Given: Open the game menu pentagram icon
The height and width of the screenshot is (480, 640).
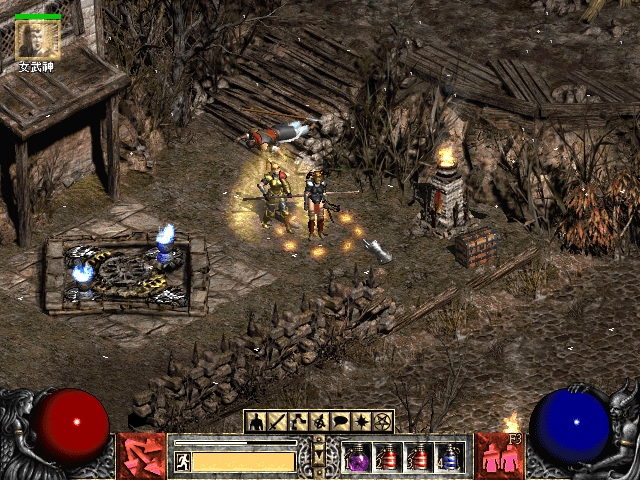Looking at the screenshot, I should 382,421.
